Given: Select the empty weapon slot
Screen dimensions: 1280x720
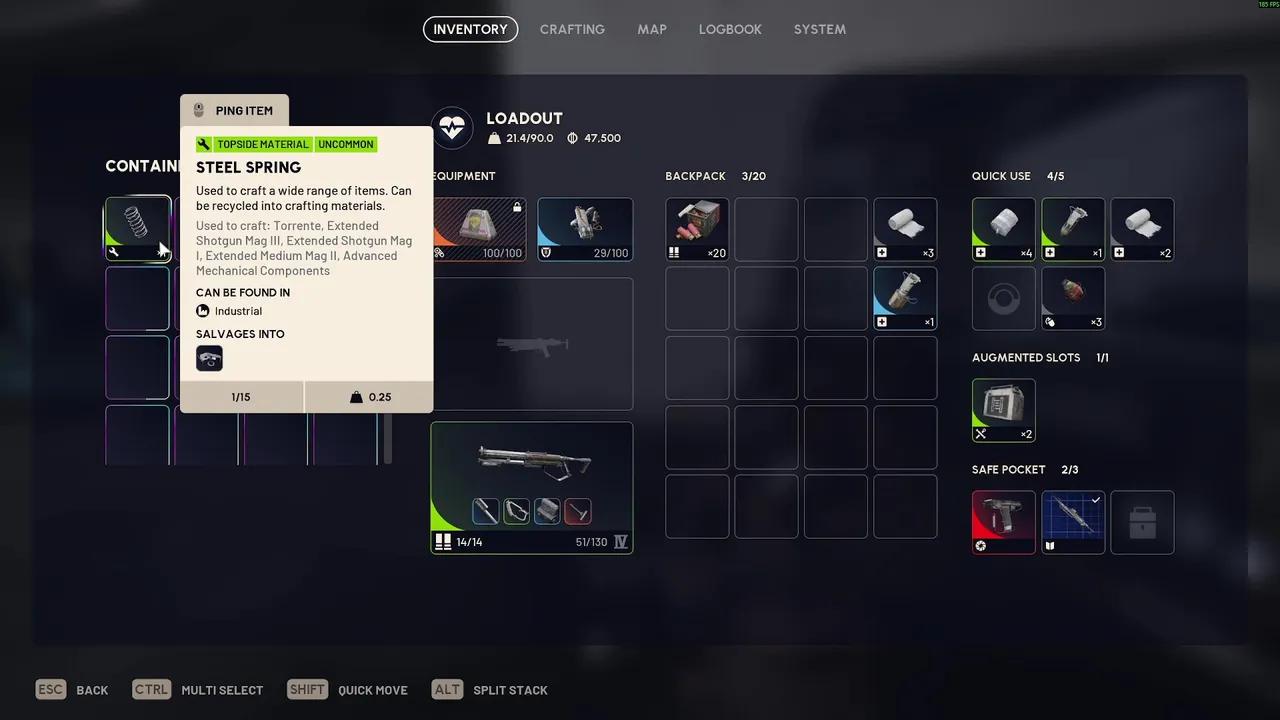Looking at the screenshot, I should click(531, 344).
